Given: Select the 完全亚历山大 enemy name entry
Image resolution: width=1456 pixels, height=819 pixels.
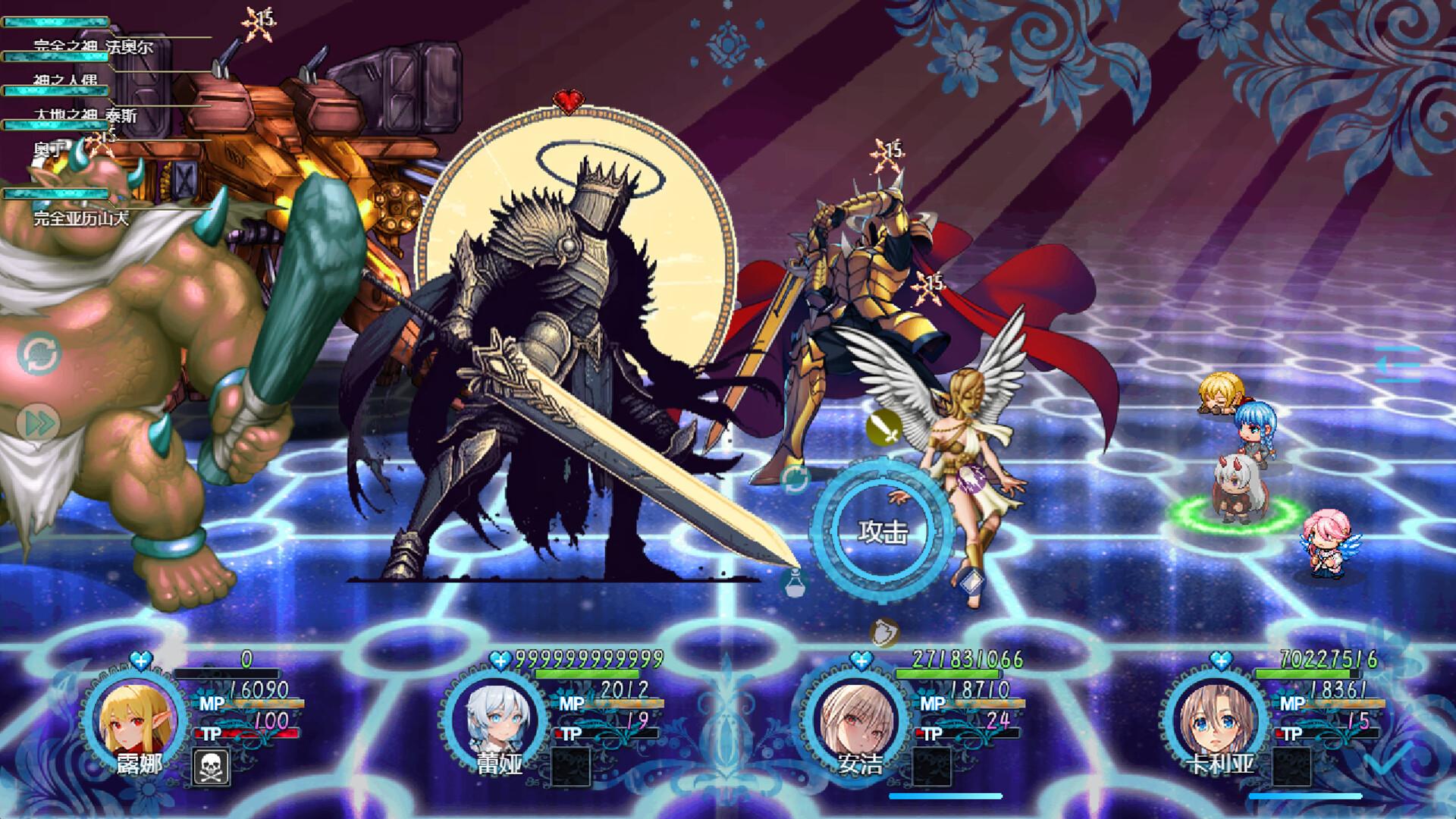Looking at the screenshot, I should click(x=81, y=218).
